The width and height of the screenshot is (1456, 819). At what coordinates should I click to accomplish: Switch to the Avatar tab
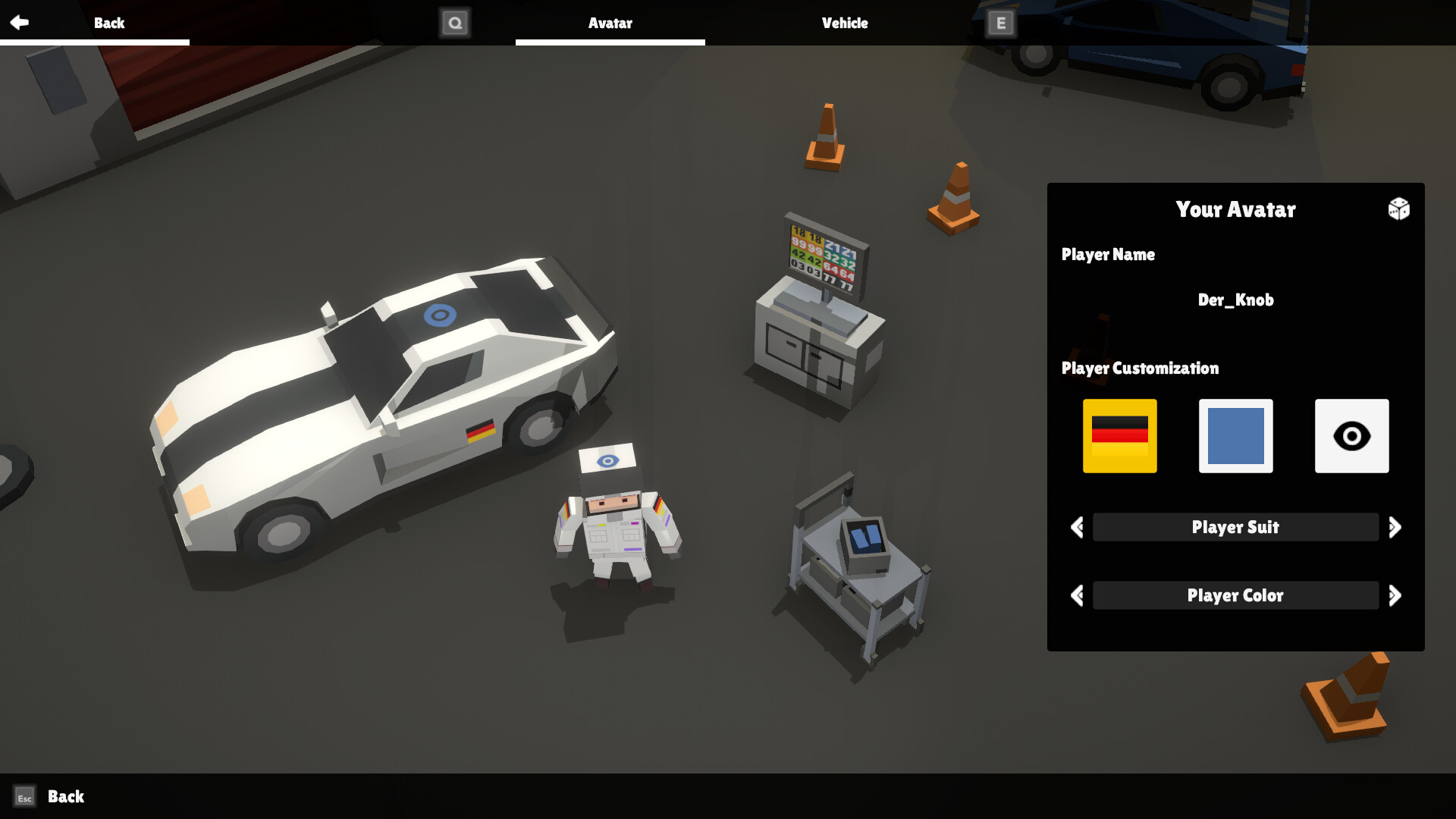pyautogui.click(x=610, y=24)
